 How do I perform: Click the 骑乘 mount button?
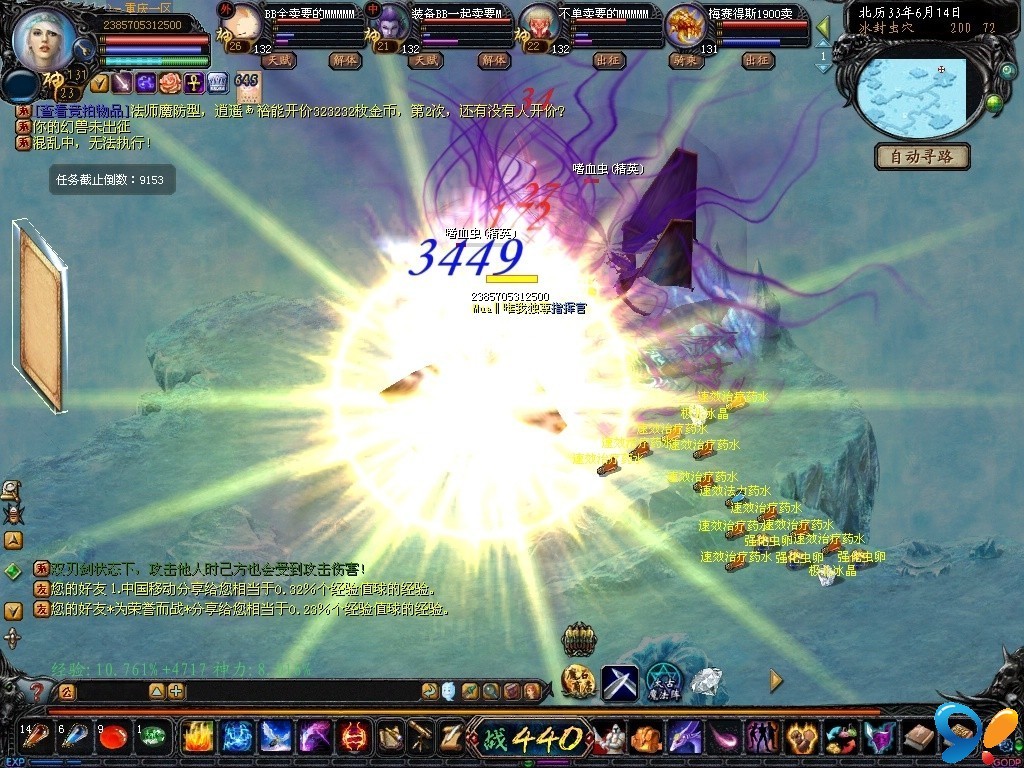click(683, 60)
